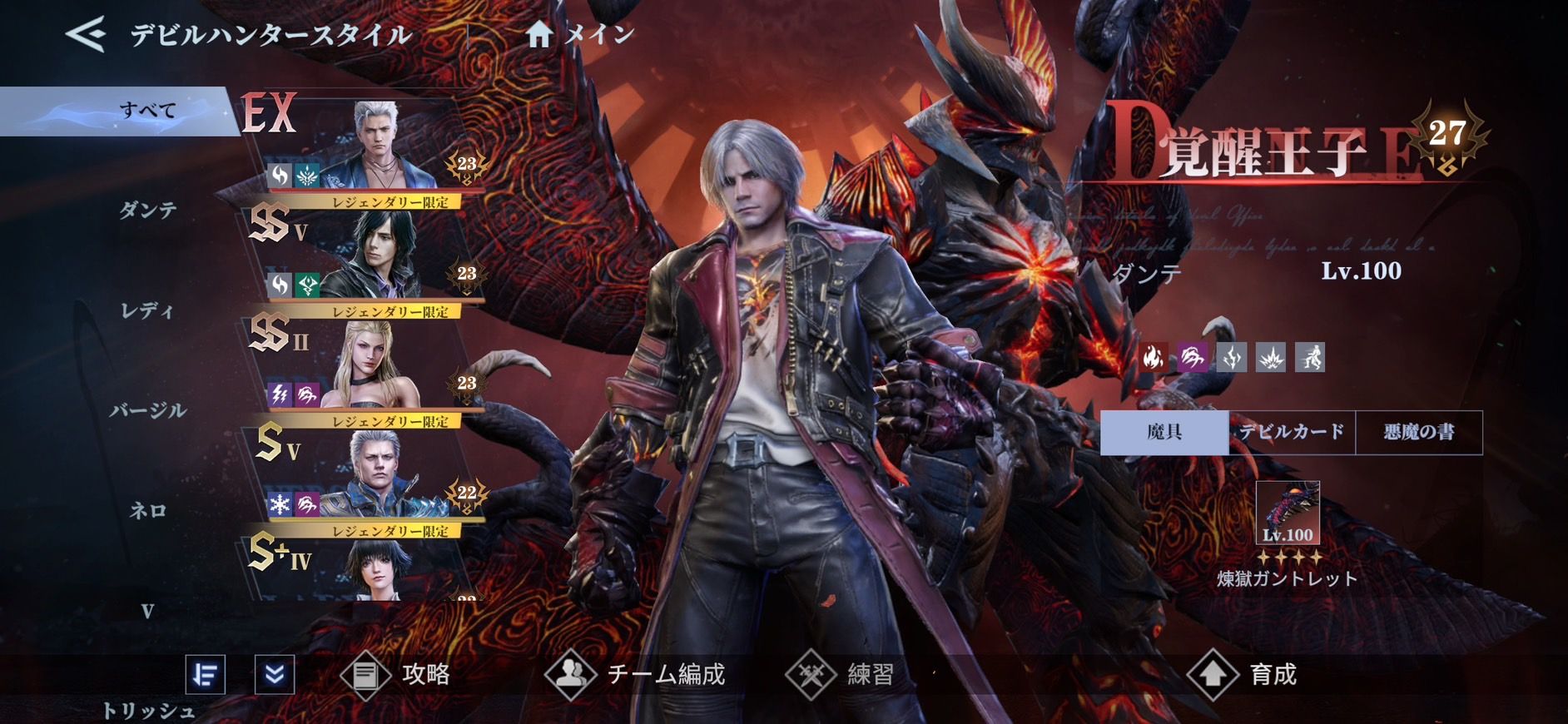The width and height of the screenshot is (1568, 724).
Task: Filter characters by バージル
Action: (x=147, y=411)
